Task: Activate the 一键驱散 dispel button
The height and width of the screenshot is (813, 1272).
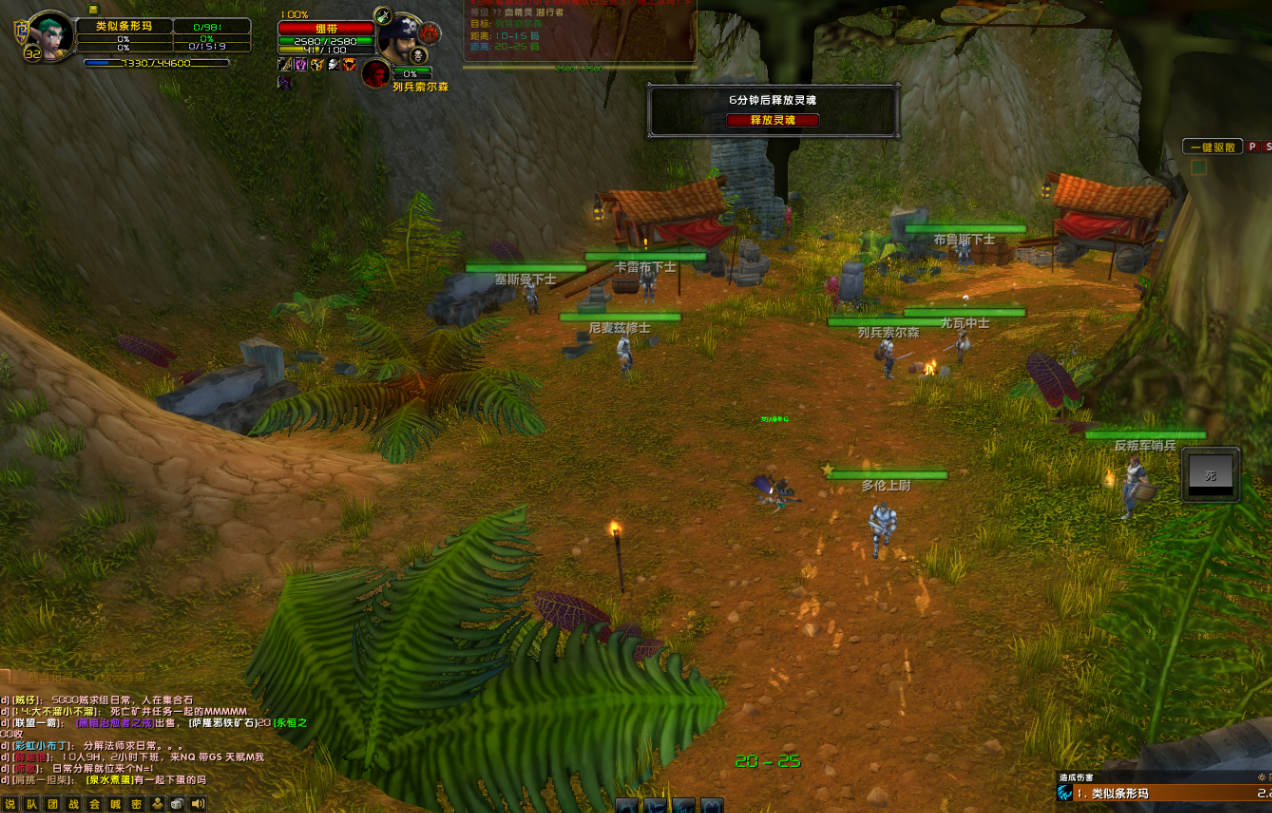Action: coord(1212,147)
